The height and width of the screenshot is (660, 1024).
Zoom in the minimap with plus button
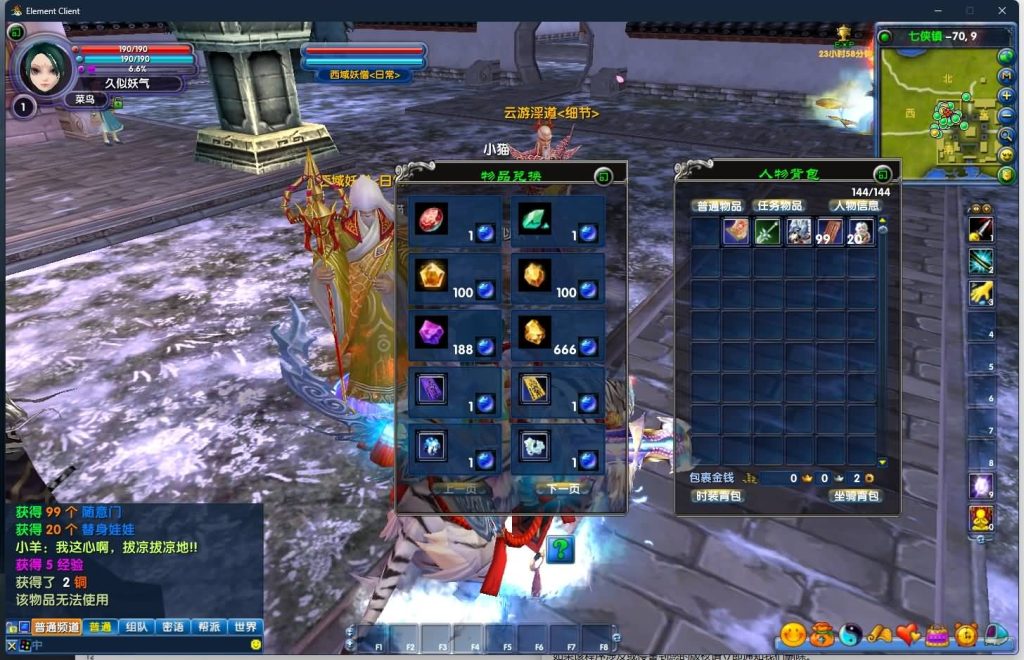pyautogui.click(x=1006, y=96)
